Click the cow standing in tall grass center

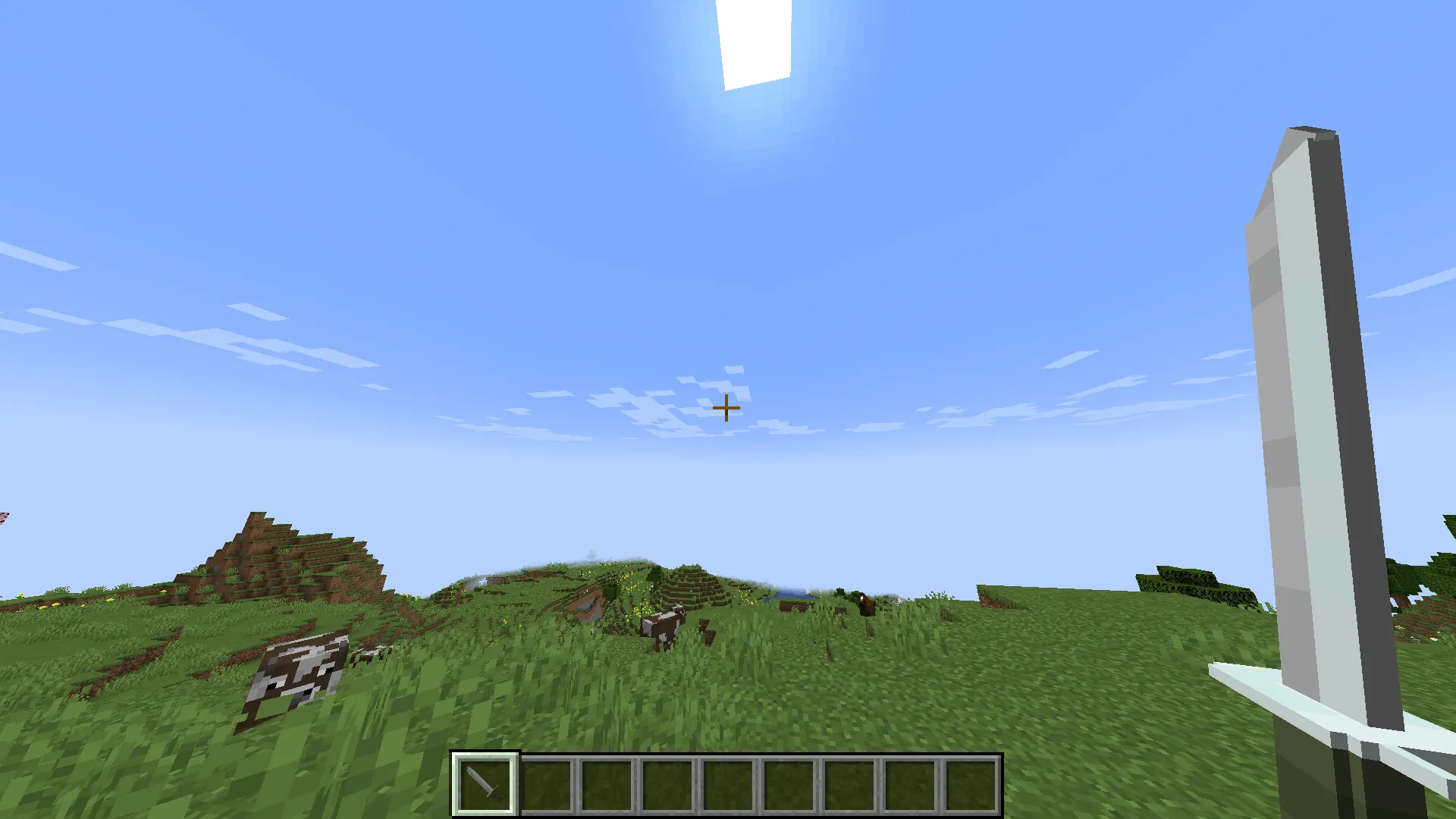point(664,626)
